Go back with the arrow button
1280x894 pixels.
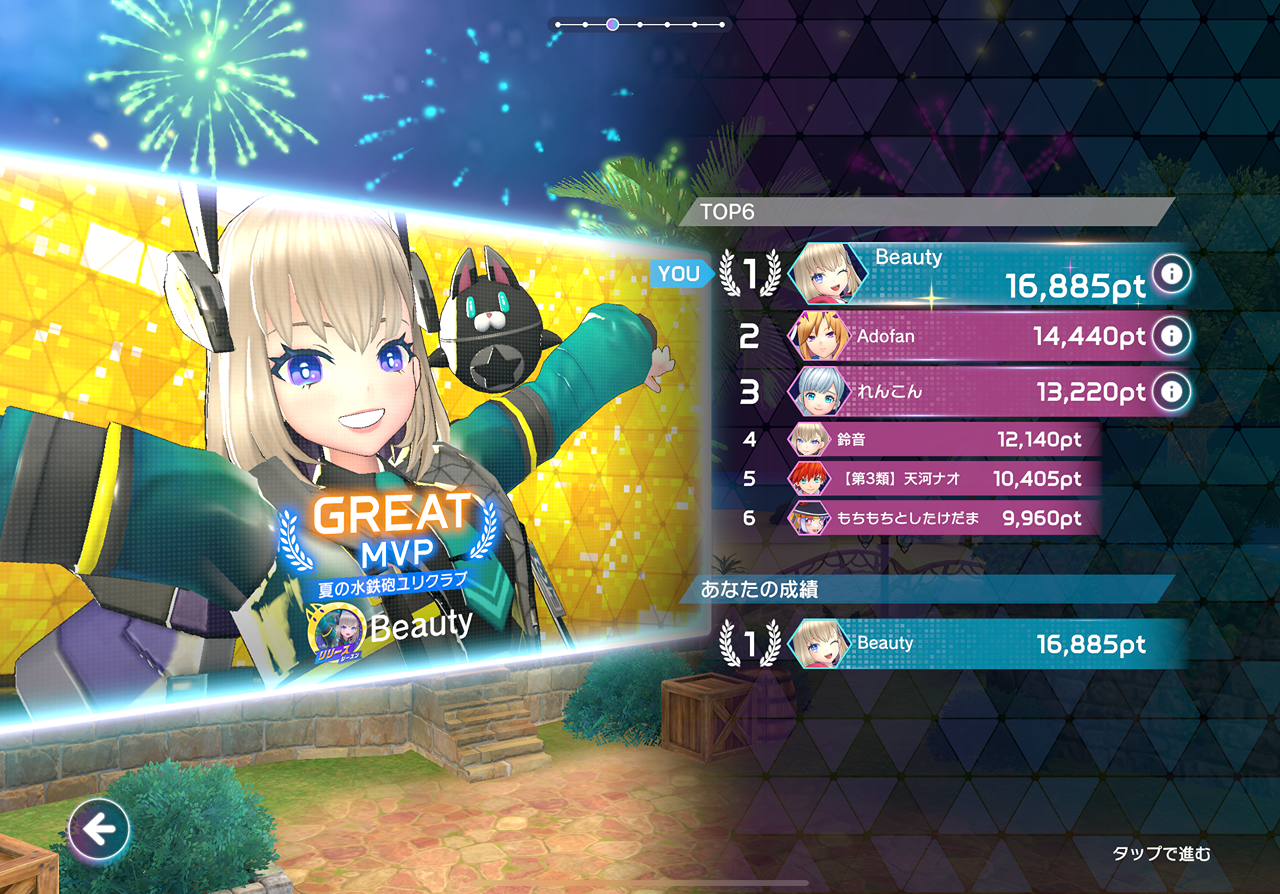(x=99, y=829)
